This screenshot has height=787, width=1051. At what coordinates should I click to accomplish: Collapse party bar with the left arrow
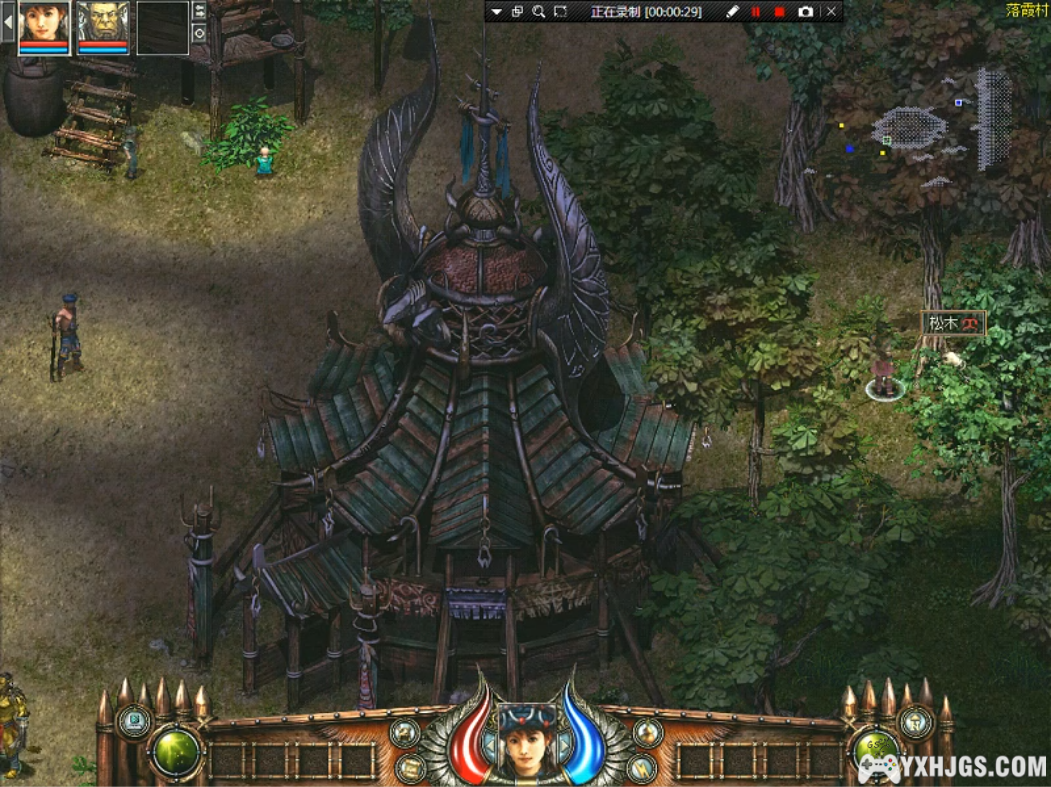pos(8,23)
